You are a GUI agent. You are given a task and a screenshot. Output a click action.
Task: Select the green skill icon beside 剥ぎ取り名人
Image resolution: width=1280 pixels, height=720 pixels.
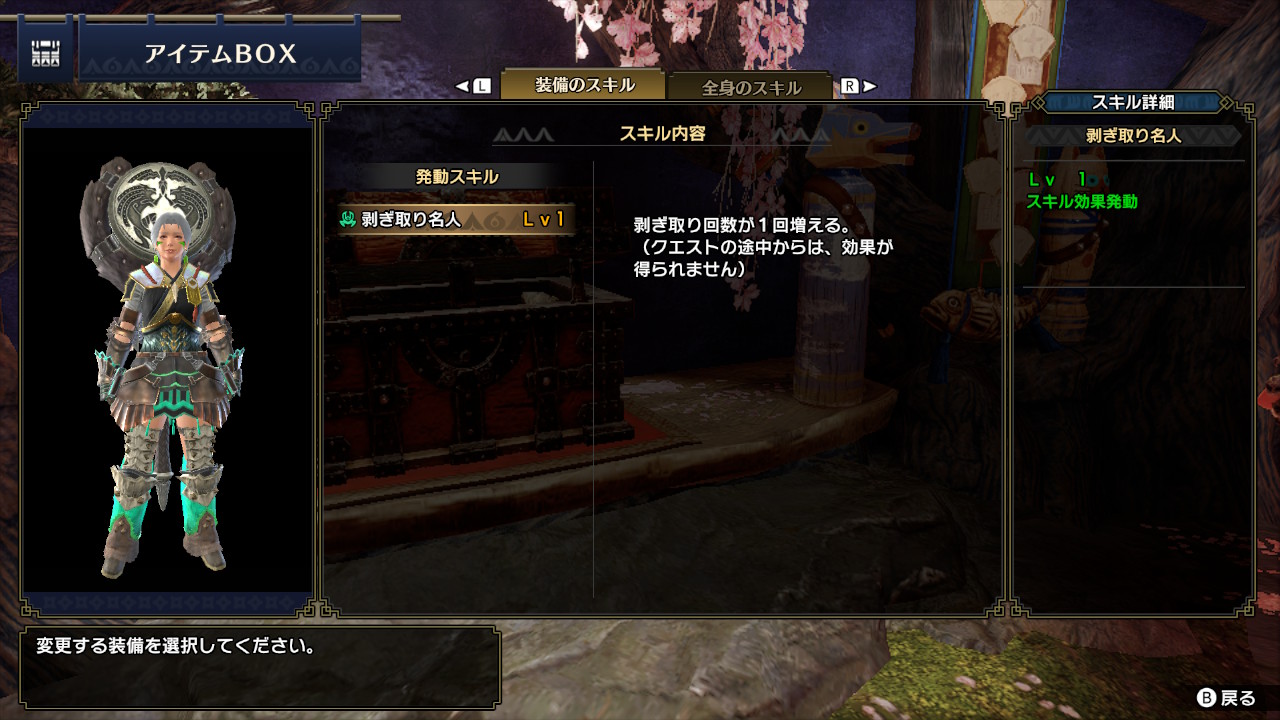point(346,216)
